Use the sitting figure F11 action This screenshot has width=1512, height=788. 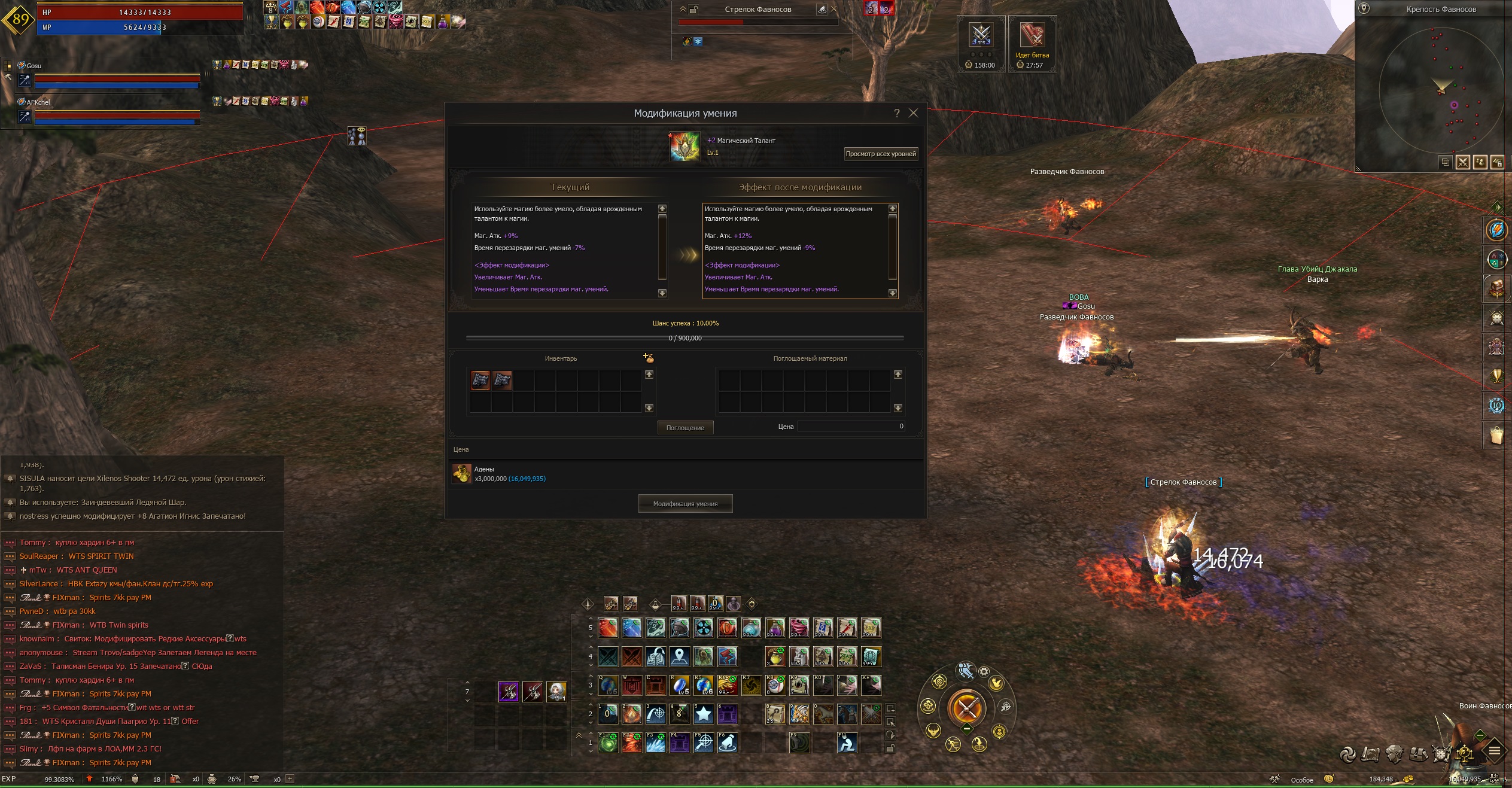(847, 743)
